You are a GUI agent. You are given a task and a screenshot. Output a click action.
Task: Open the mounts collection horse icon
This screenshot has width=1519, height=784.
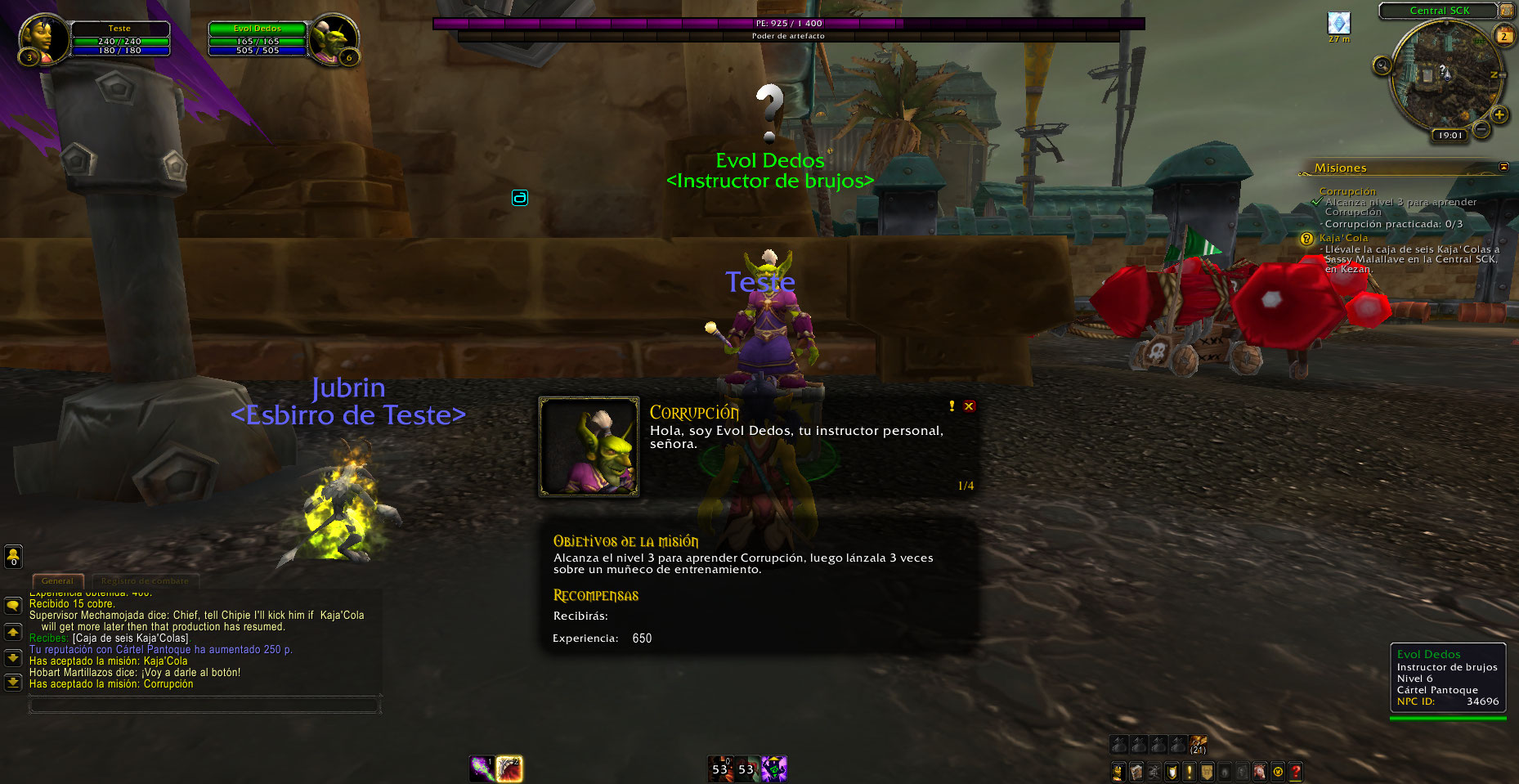click(1261, 771)
